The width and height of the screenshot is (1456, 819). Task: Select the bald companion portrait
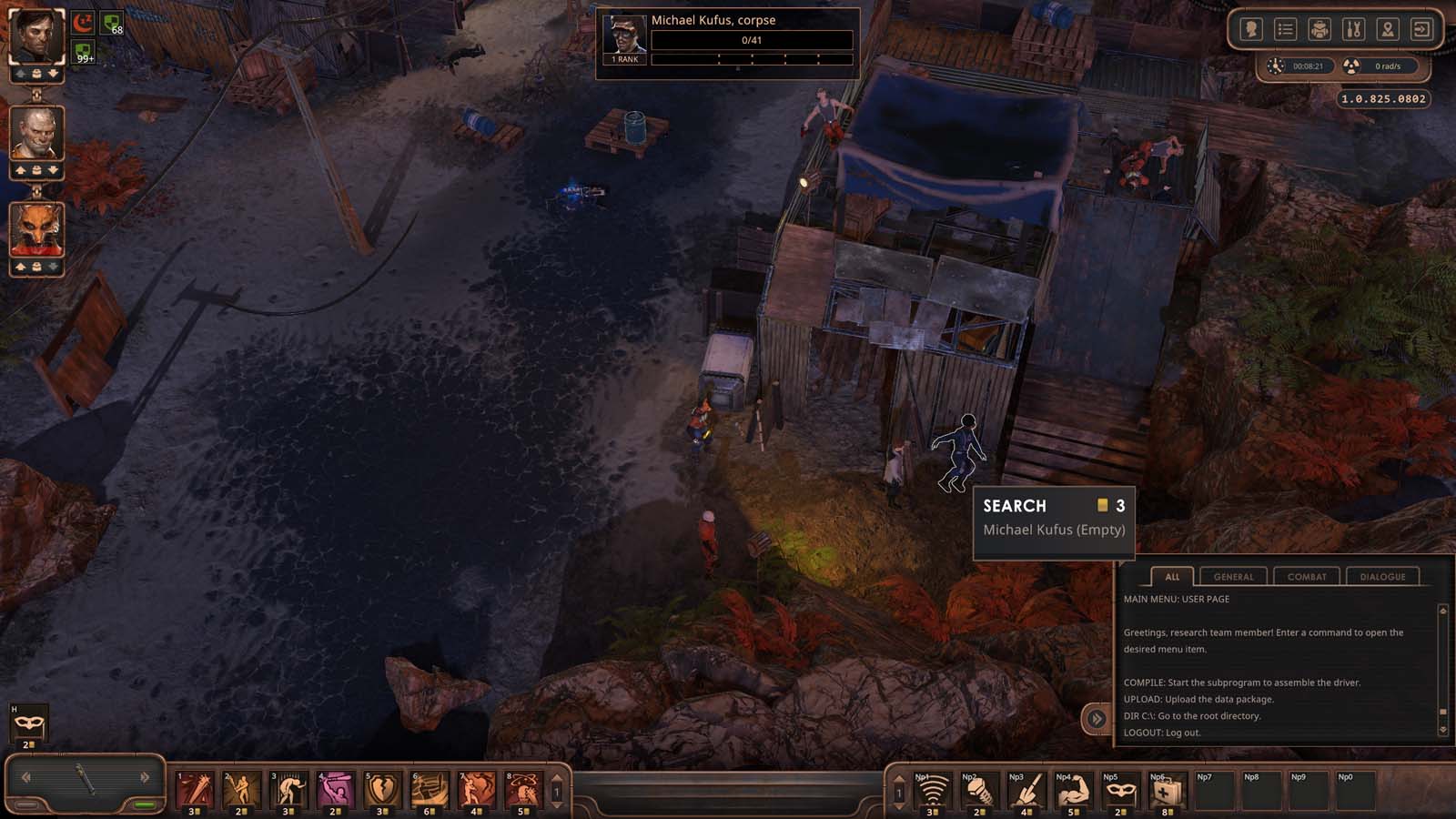[36, 133]
